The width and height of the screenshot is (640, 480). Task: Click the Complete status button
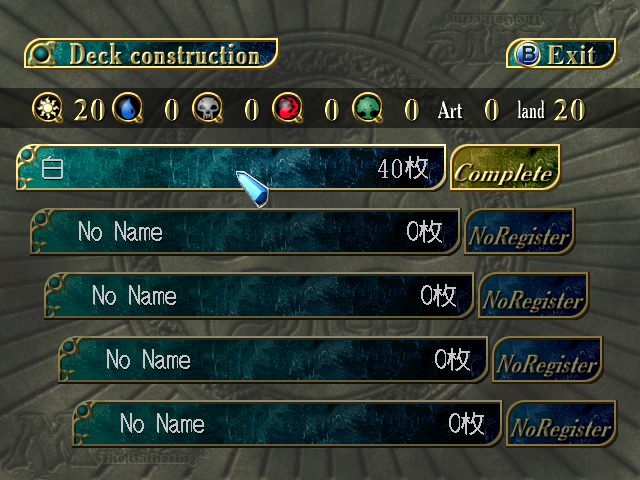coord(504,170)
